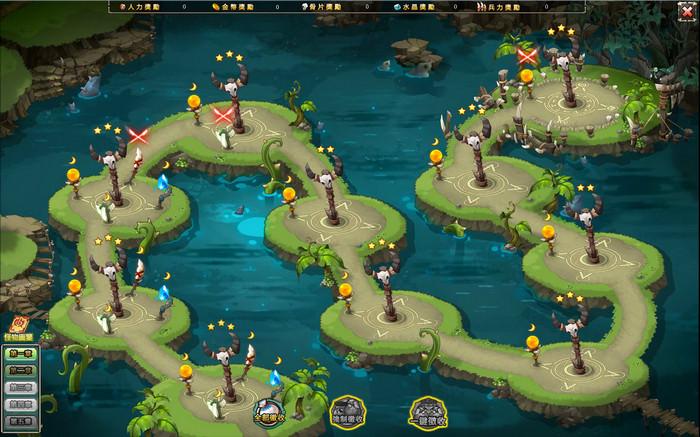Click the 全部征收 collect-all button
Viewport: 700px width, 437px height.
click(268, 412)
